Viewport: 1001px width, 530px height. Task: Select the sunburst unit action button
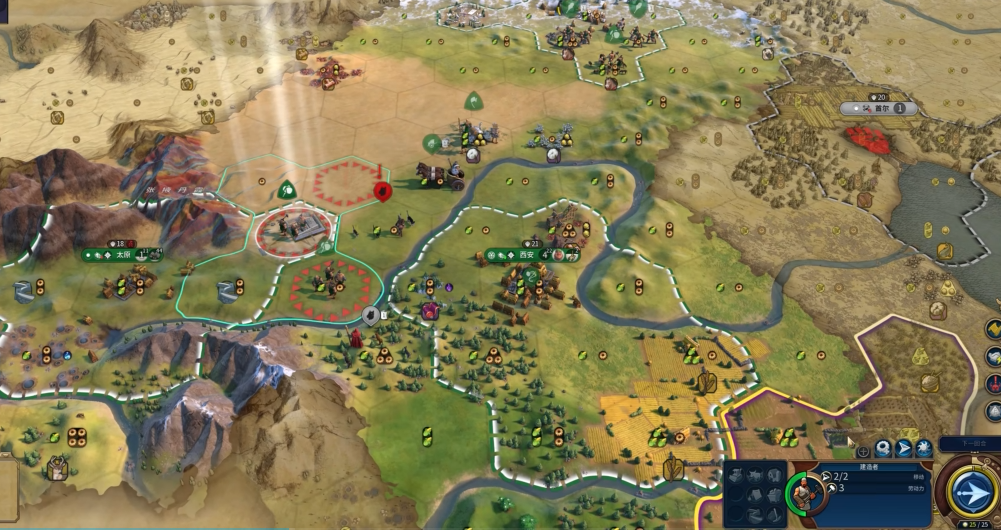coord(923,449)
